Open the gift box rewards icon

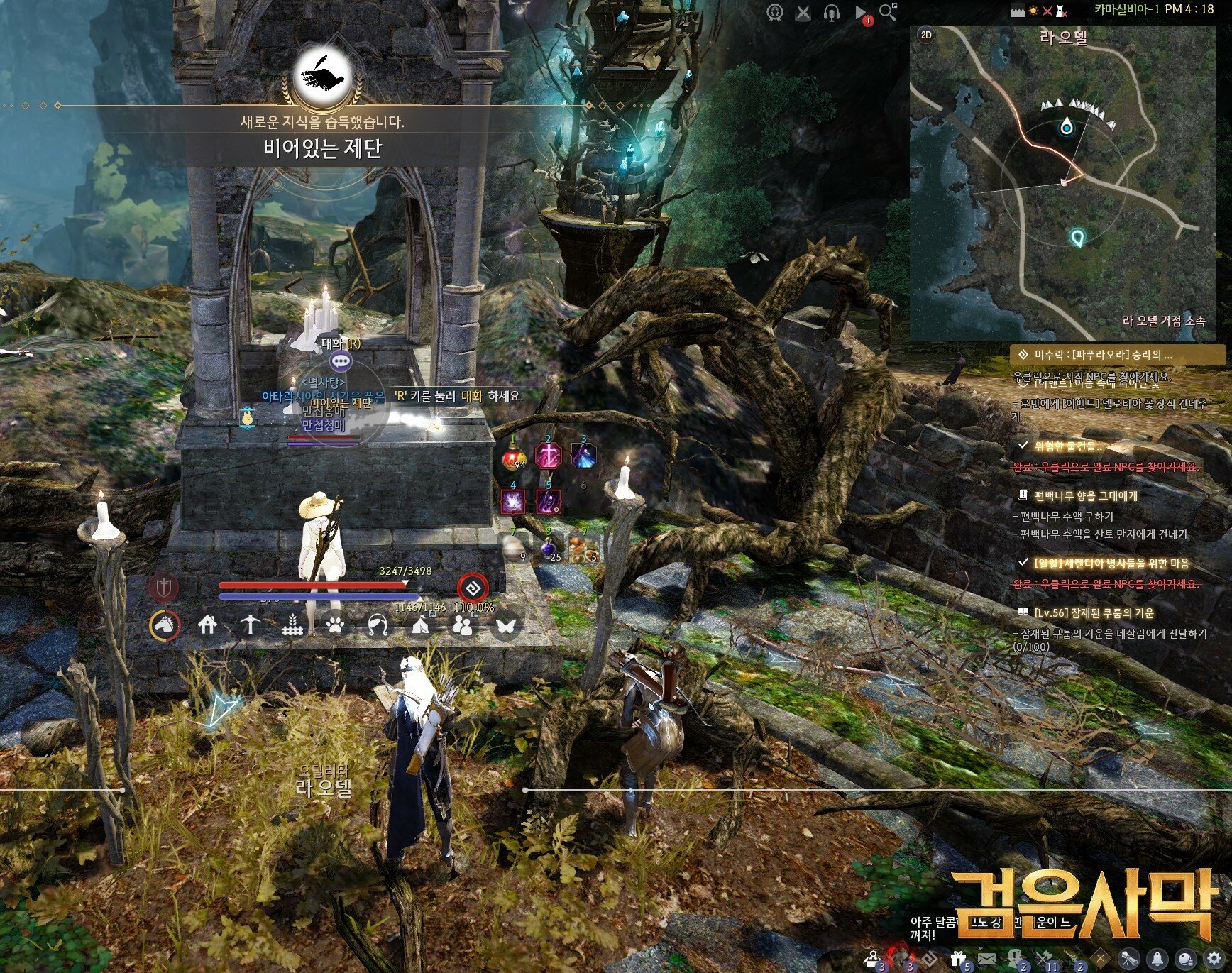[x=958, y=959]
